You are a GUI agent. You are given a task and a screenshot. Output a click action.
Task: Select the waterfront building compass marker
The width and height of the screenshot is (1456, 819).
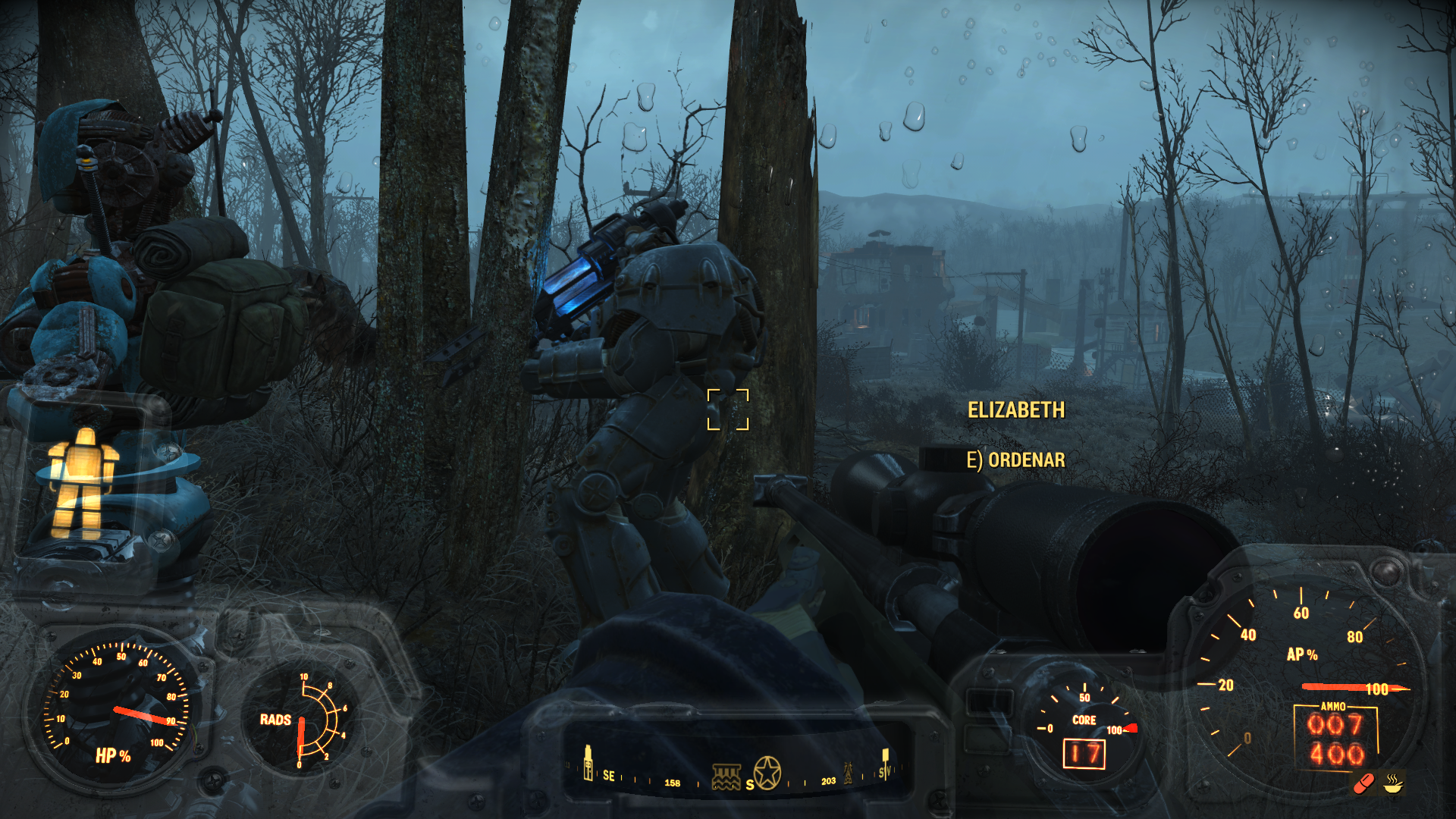point(726,777)
